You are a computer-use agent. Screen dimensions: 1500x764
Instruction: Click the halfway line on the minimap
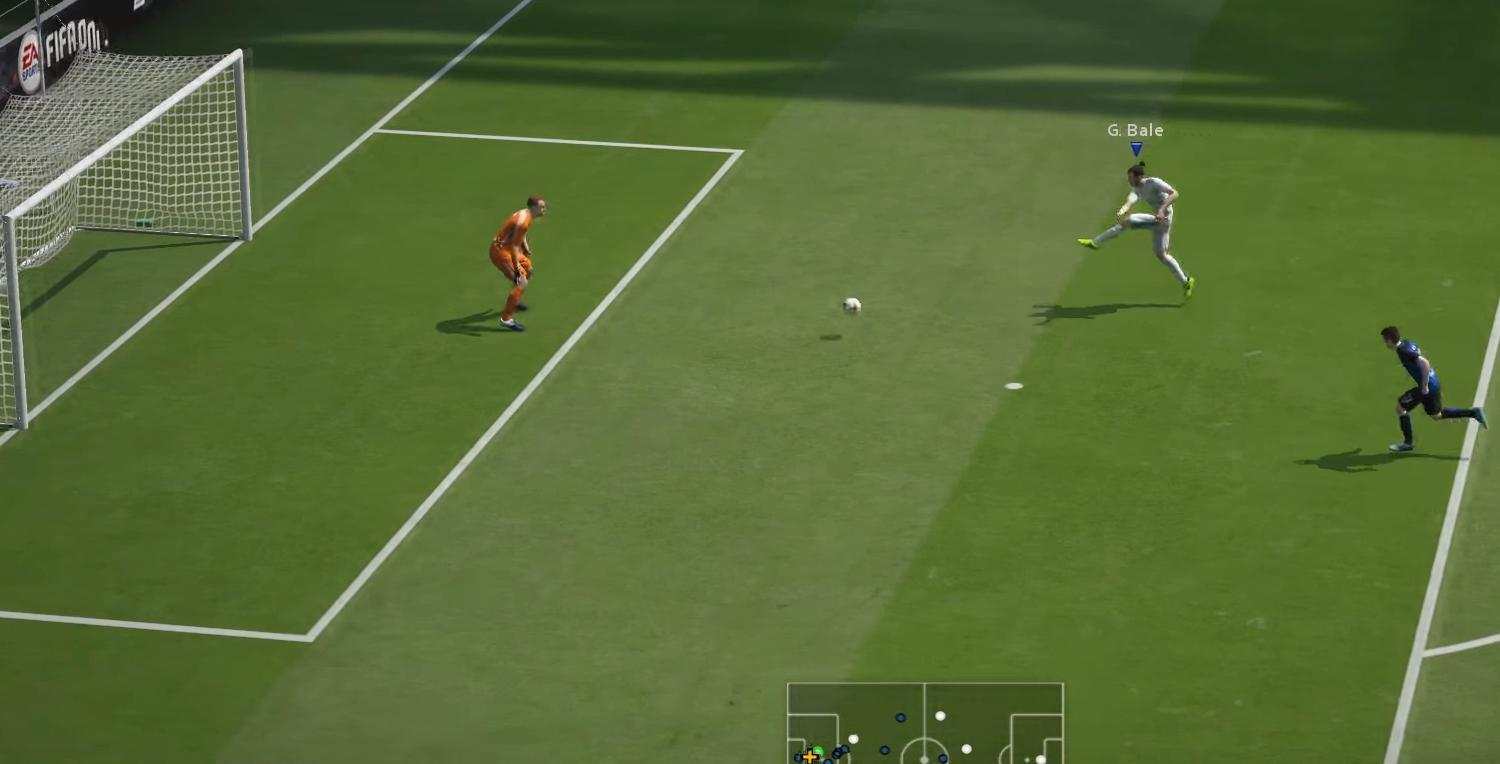coord(924,699)
